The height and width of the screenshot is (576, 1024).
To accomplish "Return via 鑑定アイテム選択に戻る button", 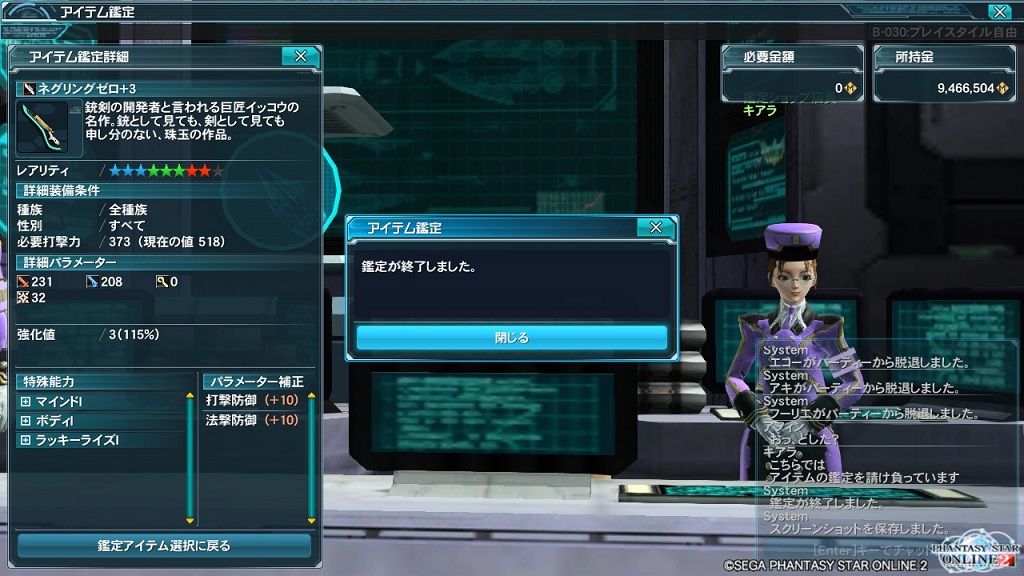I will coord(164,546).
